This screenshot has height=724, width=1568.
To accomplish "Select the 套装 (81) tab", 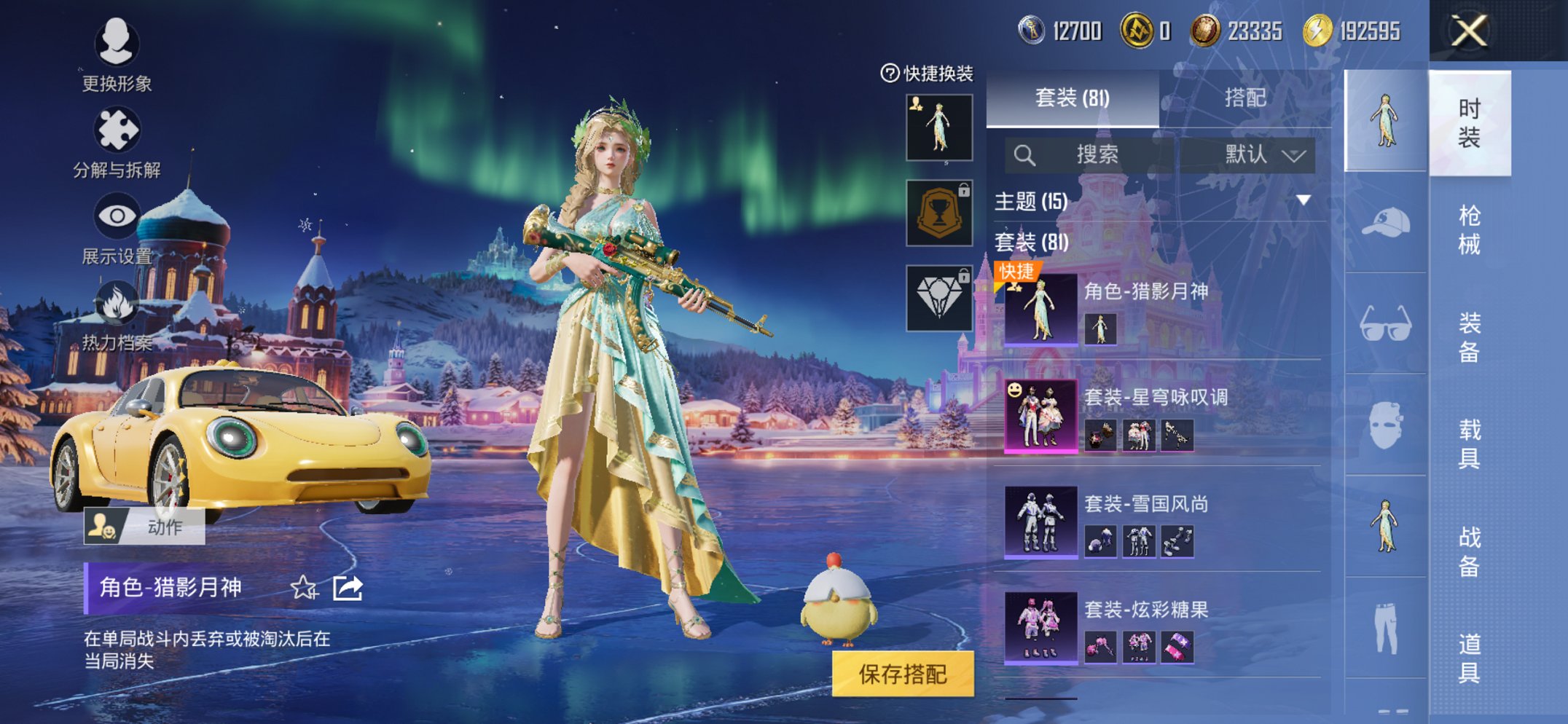I will point(1072,98).
